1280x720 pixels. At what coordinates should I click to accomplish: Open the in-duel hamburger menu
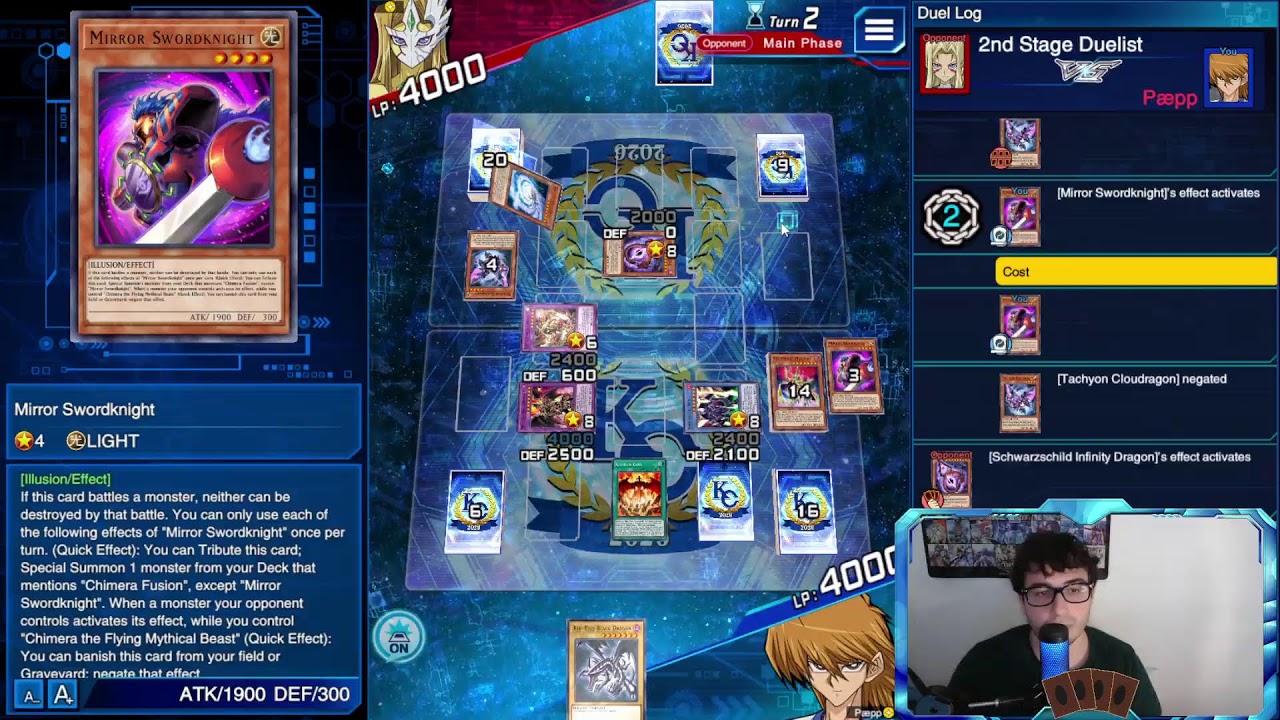[878, 30]
